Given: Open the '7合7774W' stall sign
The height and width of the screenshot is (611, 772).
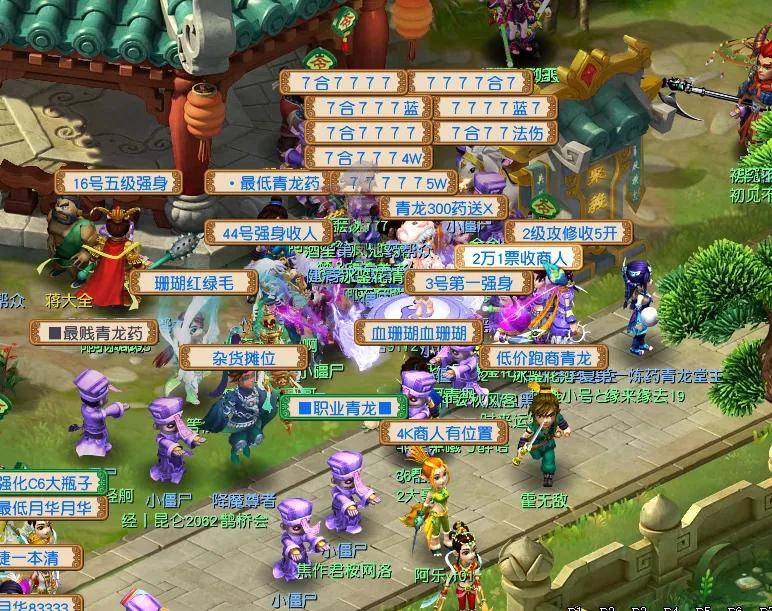Looking at the screenshot, I should (368, 158).
